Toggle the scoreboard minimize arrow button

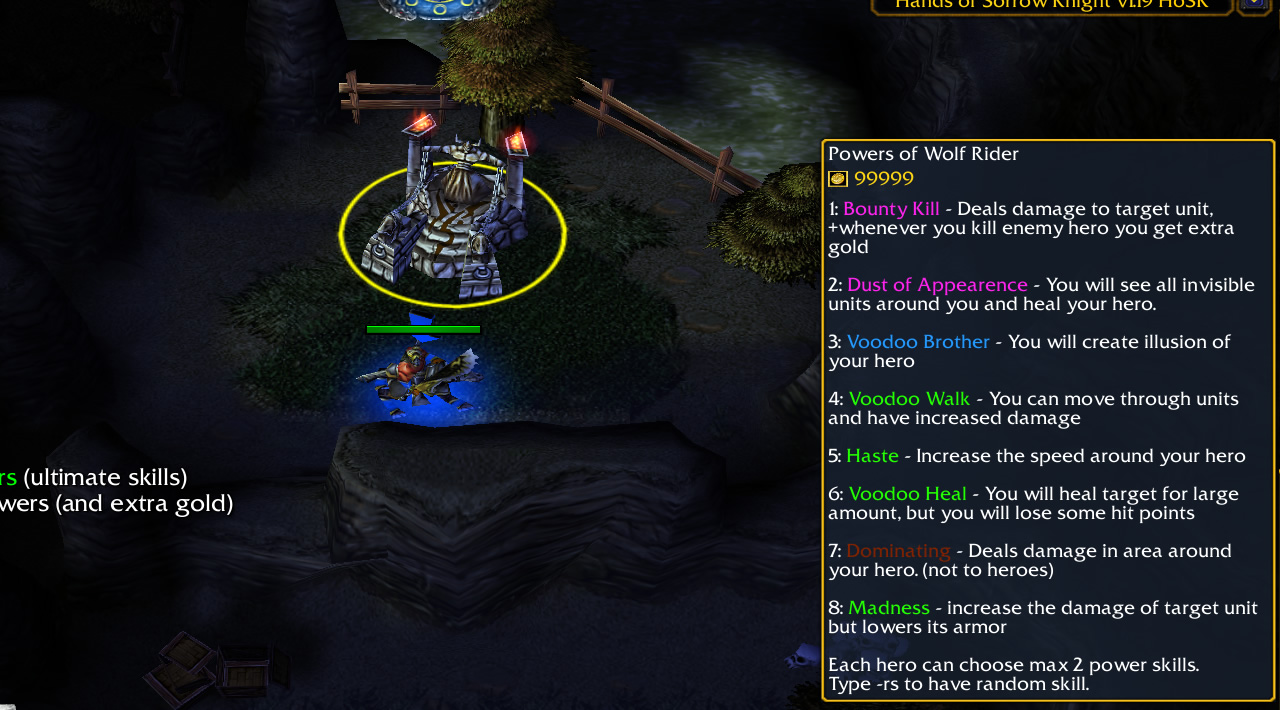click(x=1254, y=5)
